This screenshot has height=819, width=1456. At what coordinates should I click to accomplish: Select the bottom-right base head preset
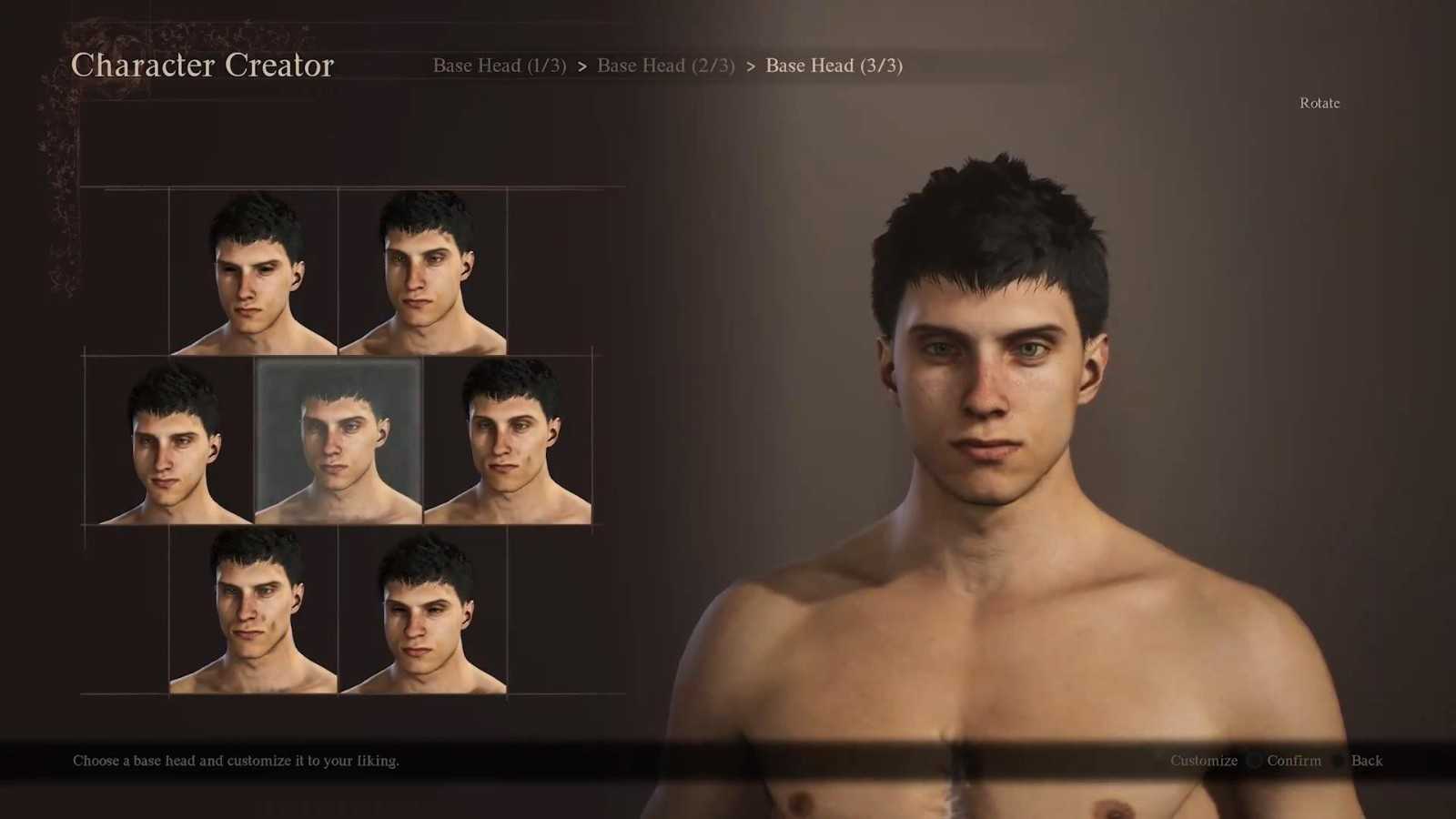(422, 610)
